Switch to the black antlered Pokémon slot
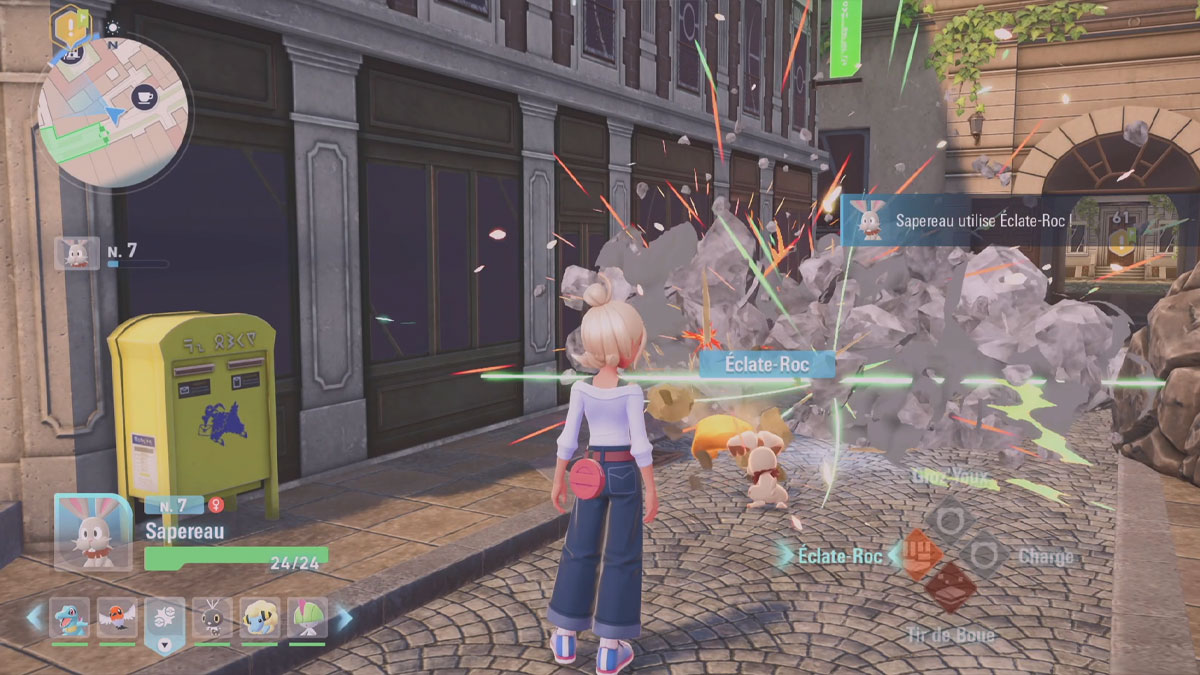 pyautogui.click(x=212, y=617)
